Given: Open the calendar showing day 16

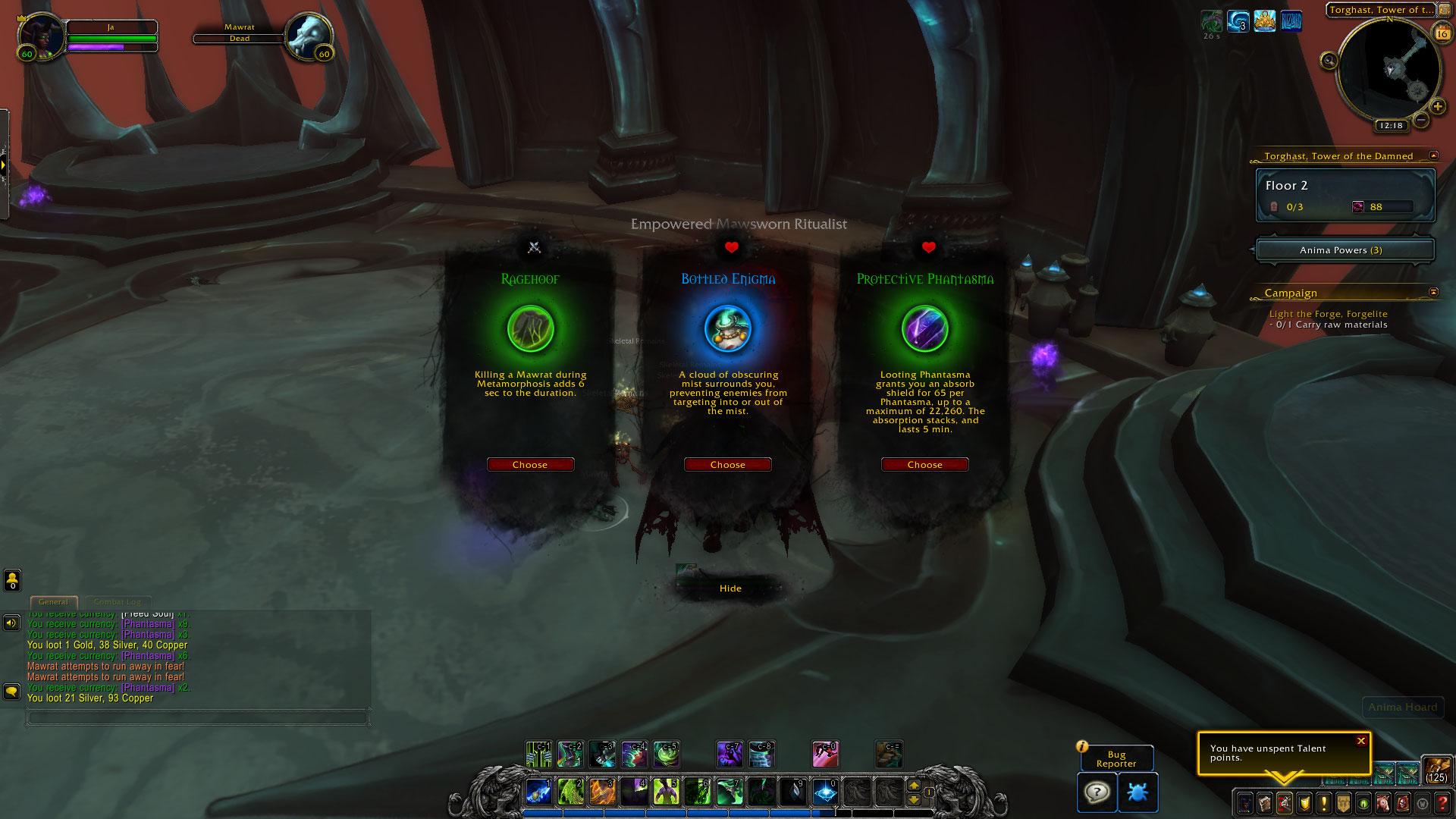Looking at the screenshot, I should tap(1441, 33).
